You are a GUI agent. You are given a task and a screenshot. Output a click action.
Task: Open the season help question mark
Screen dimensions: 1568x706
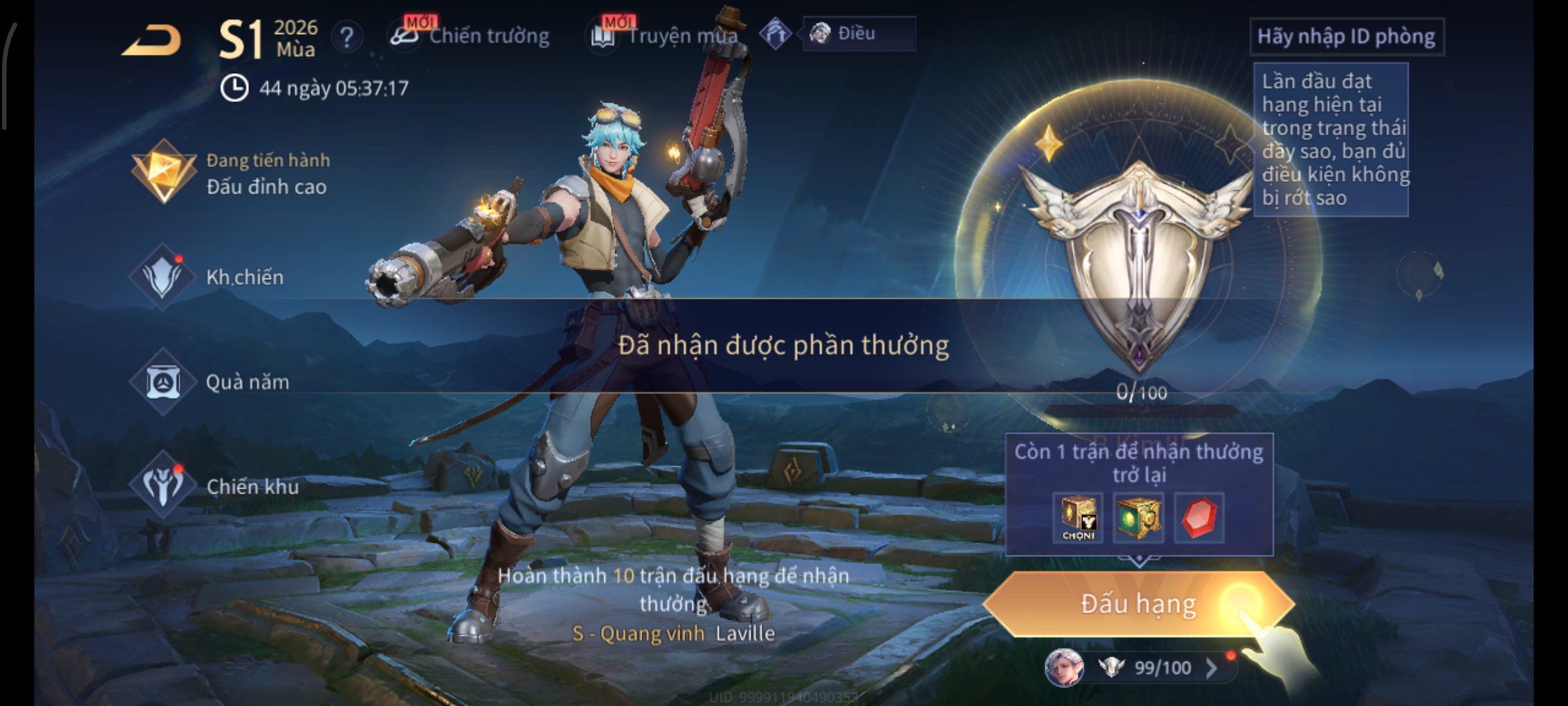347,37
